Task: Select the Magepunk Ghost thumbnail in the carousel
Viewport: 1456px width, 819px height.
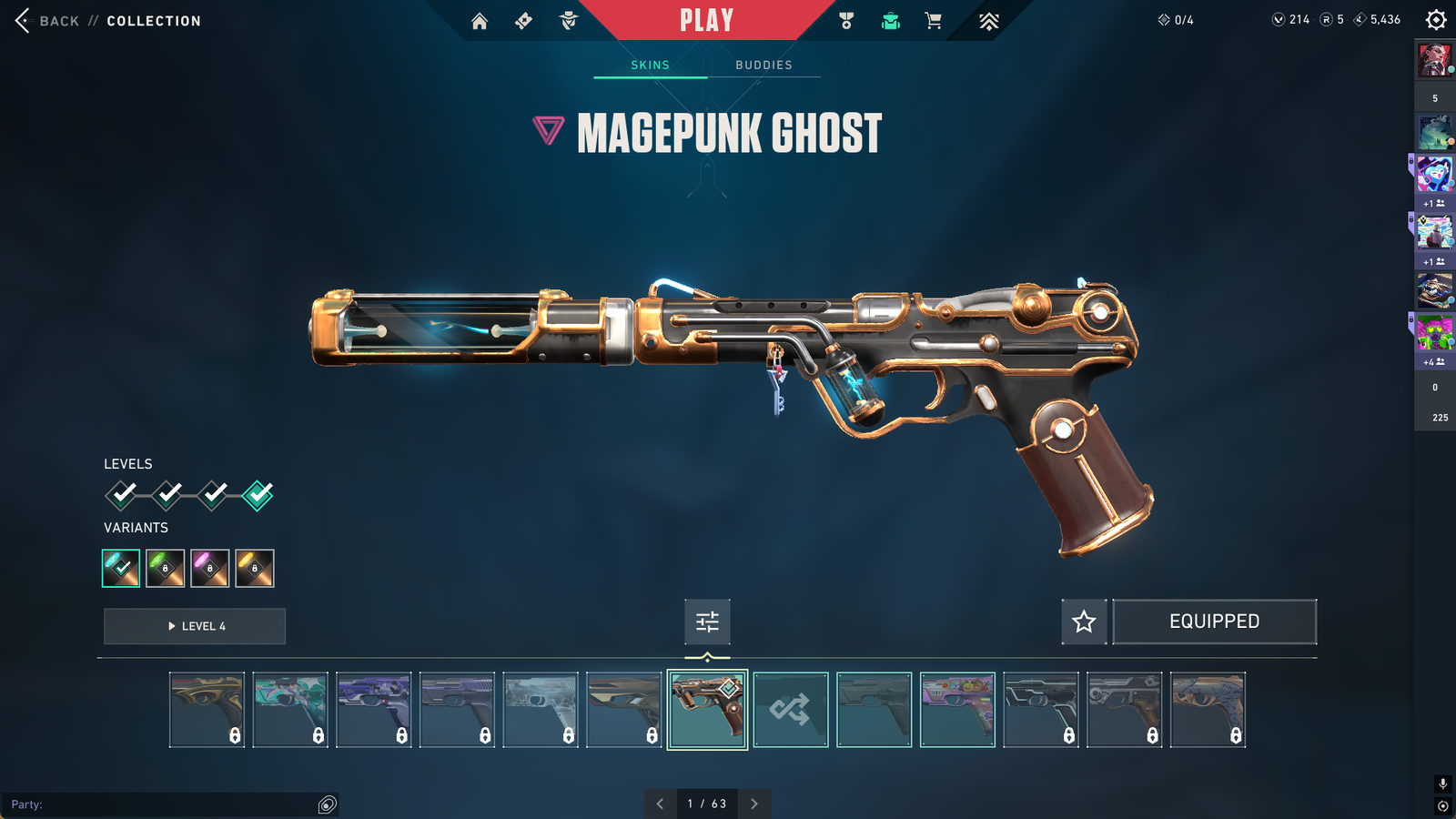Action: pyautogui.click(x=707, y=710)
